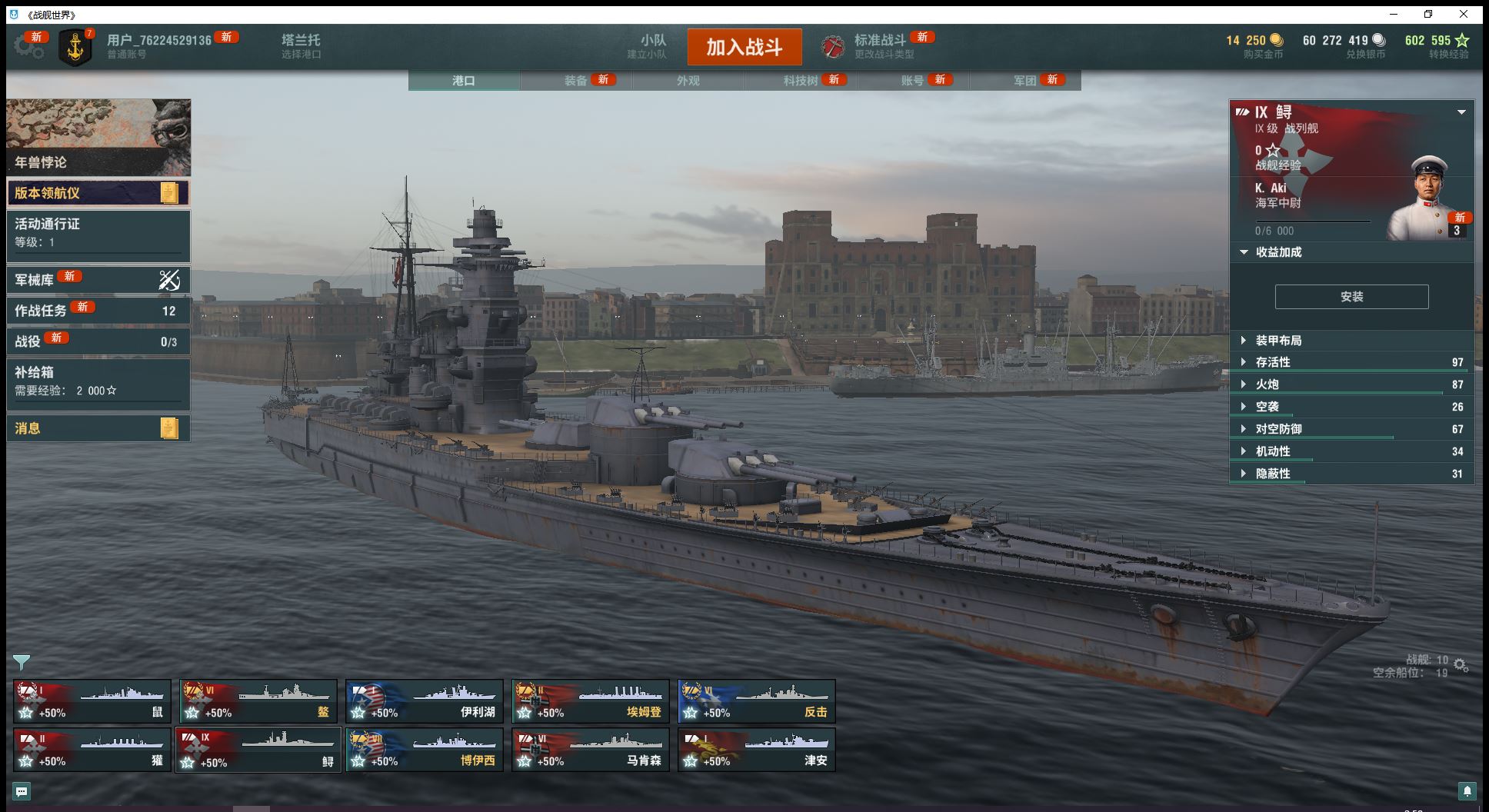The height and width of the screenshot is (812, 1489).
Task: Select the 津安 ship card
Action: tap(757, 750)
